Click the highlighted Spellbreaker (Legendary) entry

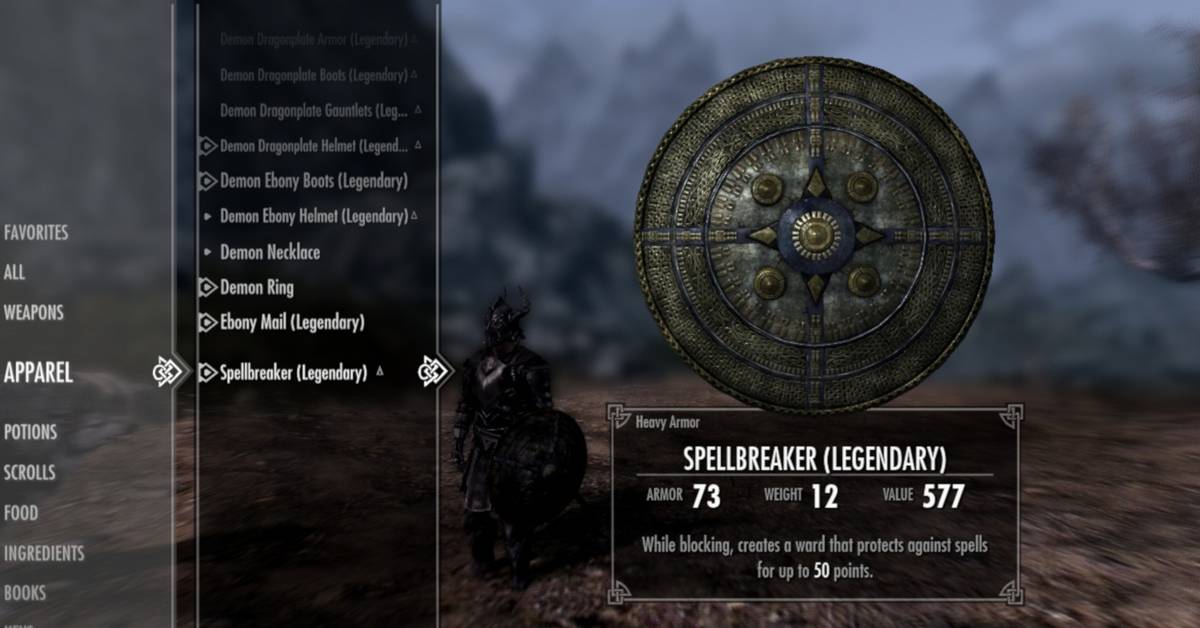point(293,373)
